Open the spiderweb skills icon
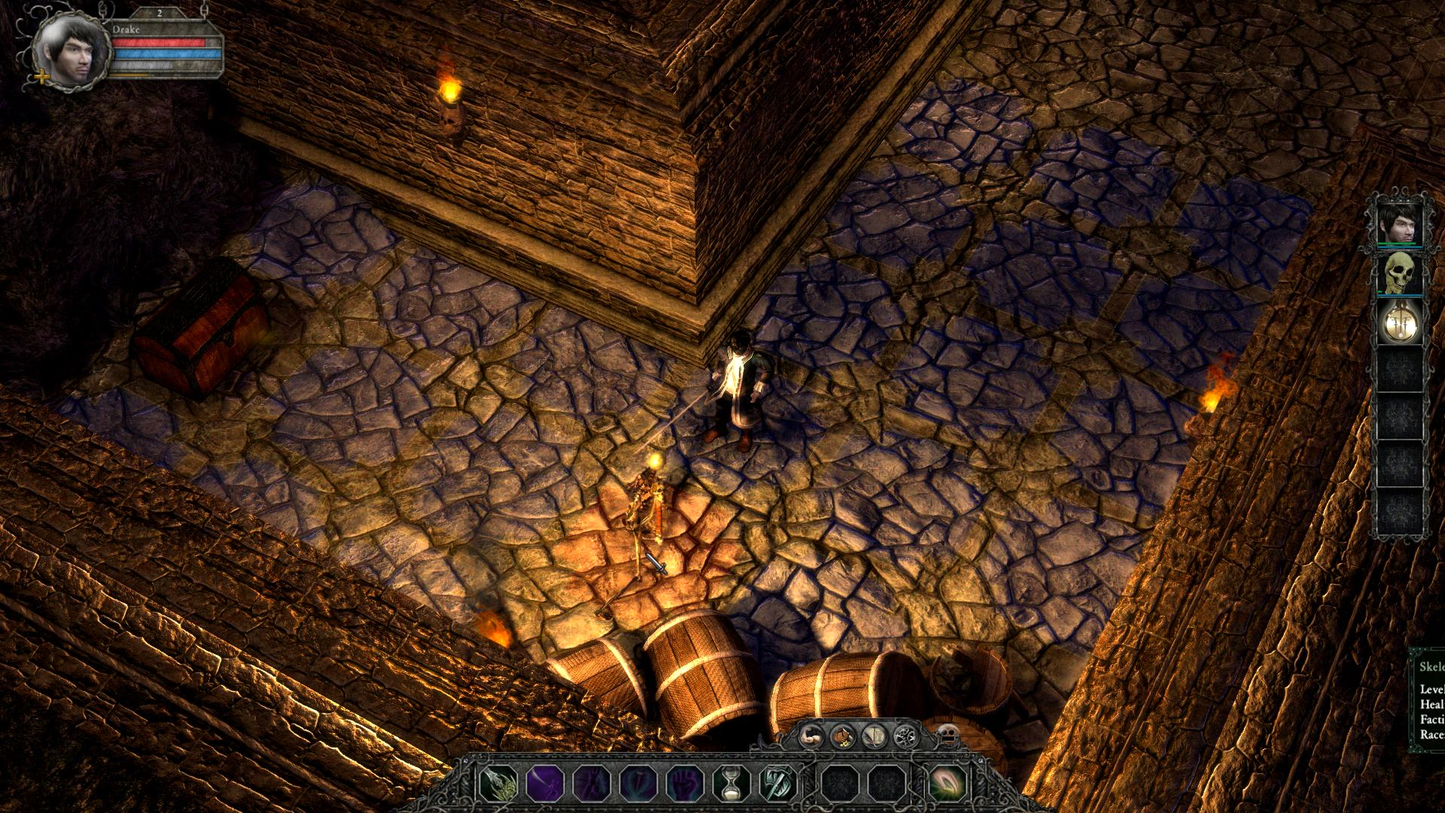This screenshot has width=1445, height=813. 905,737
